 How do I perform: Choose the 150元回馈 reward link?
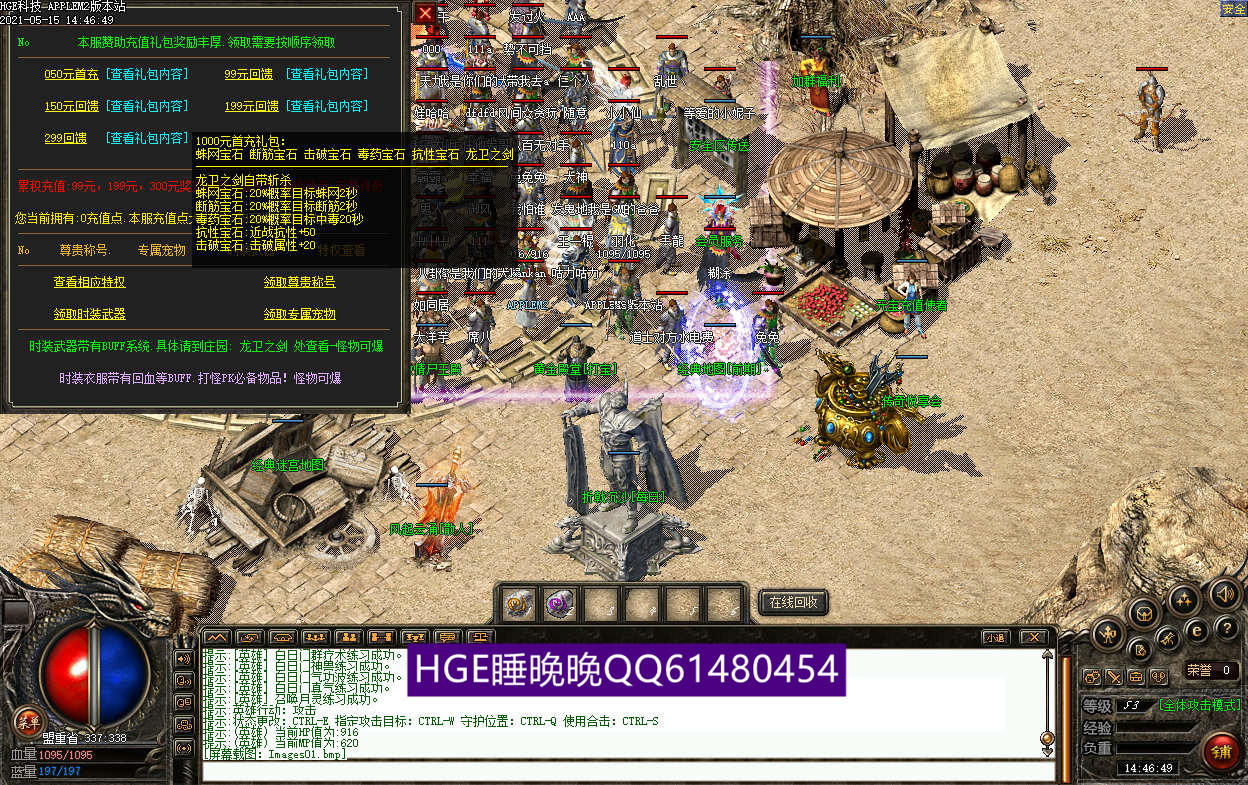71,106
